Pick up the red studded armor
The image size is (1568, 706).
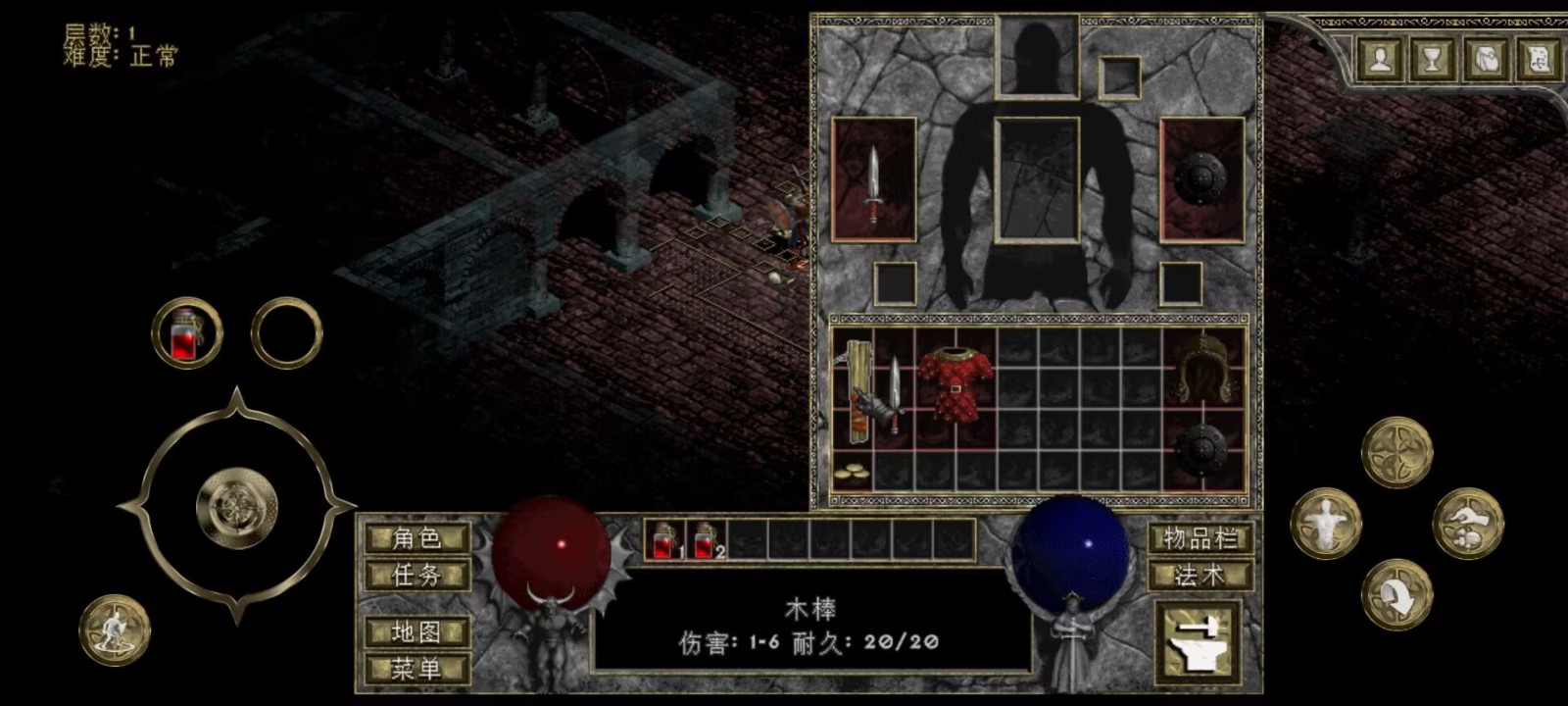point(955,383)
